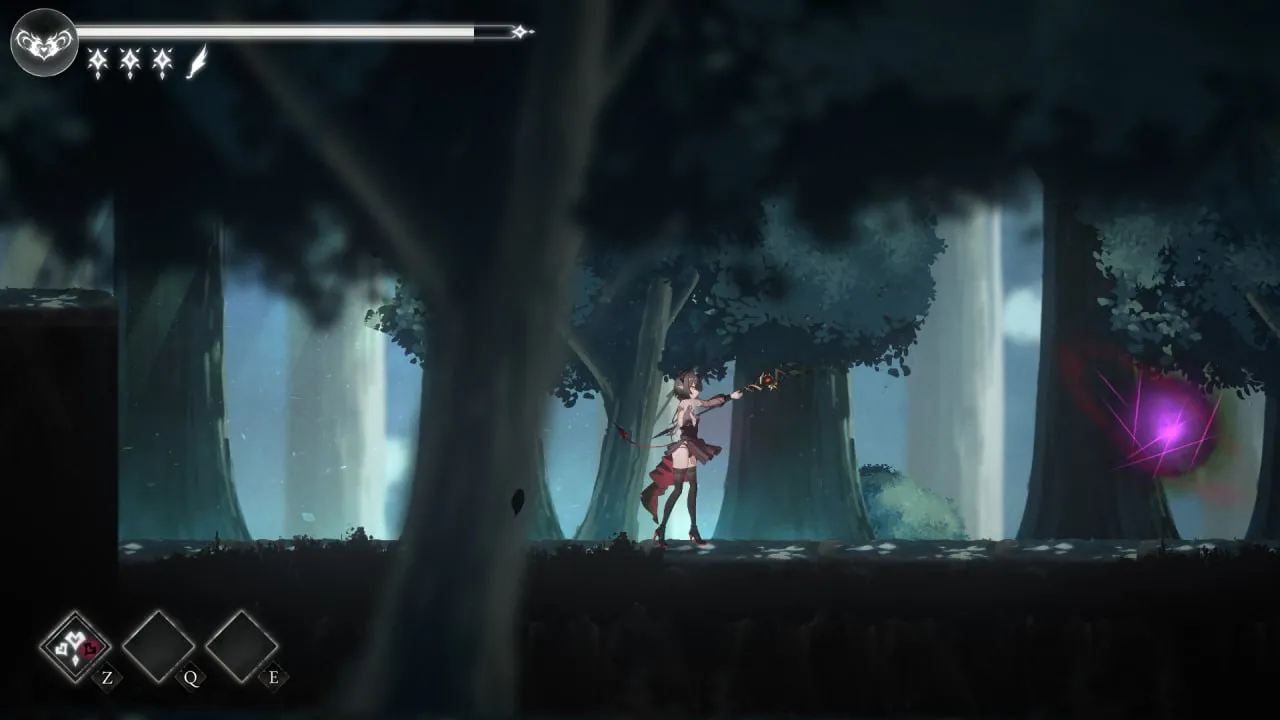Click the player character holding the staff
The image size is (1280, 720).
tap(690, 450)
